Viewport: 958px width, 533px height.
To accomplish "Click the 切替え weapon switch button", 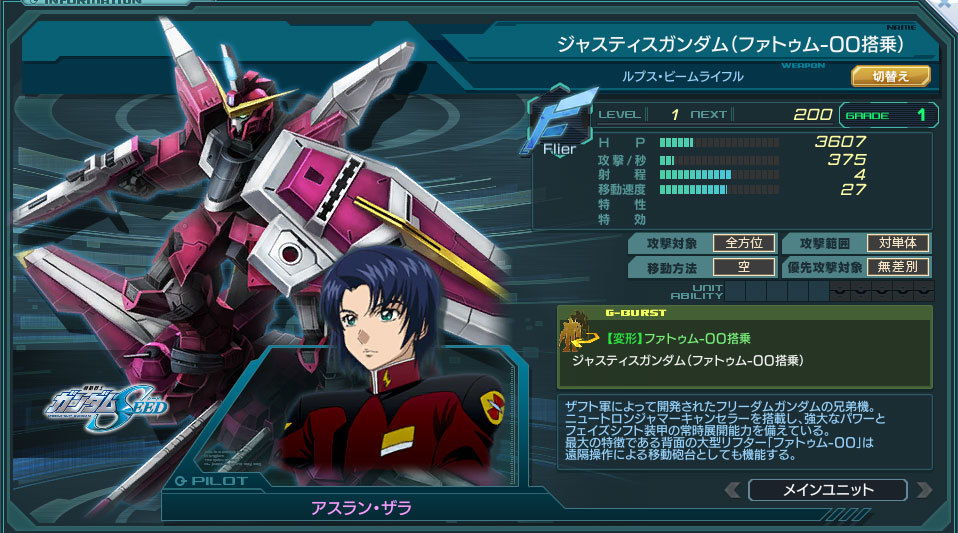I will click(x=890, y=76).
